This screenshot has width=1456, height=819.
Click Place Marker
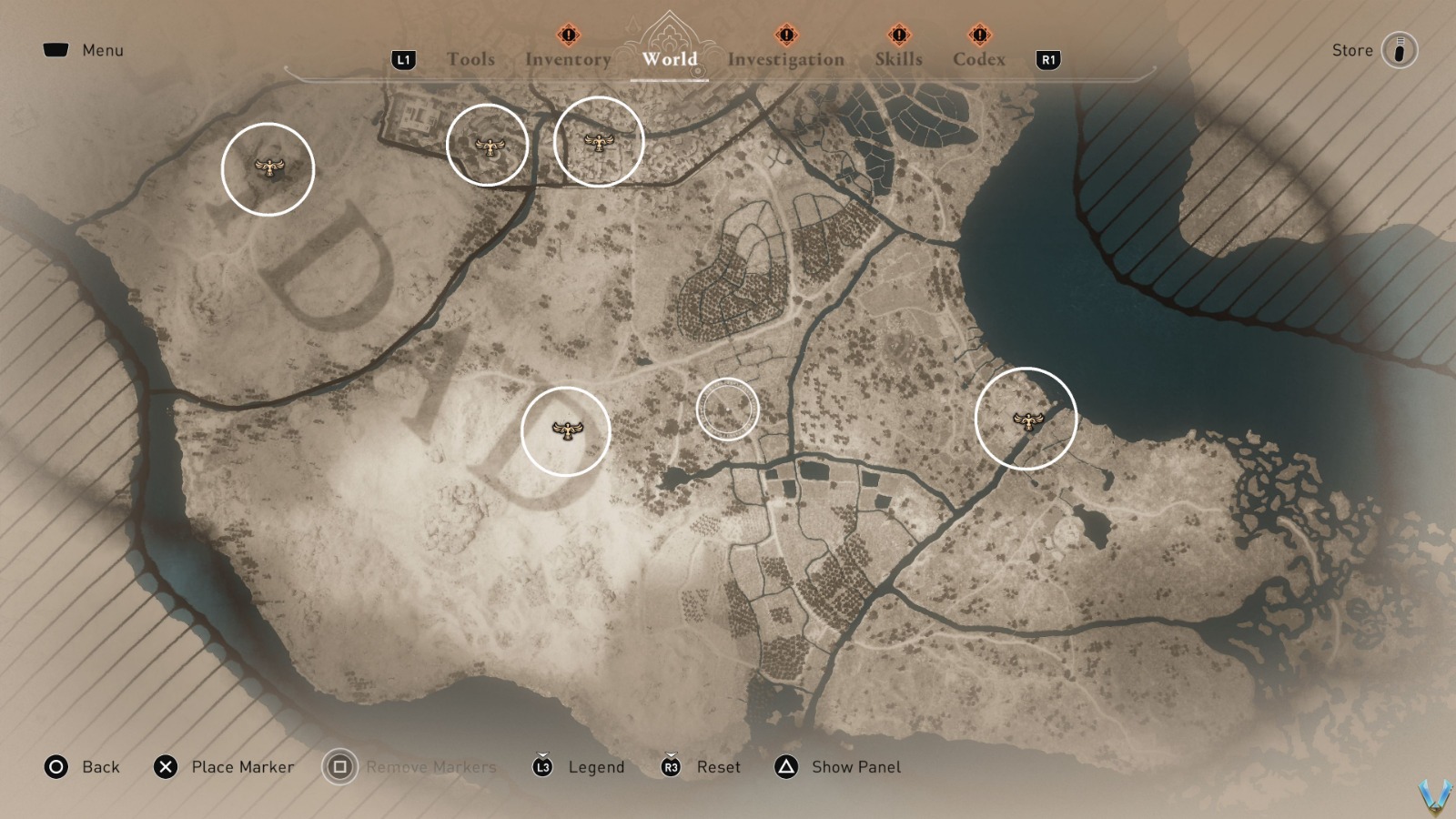coord(242,767)
